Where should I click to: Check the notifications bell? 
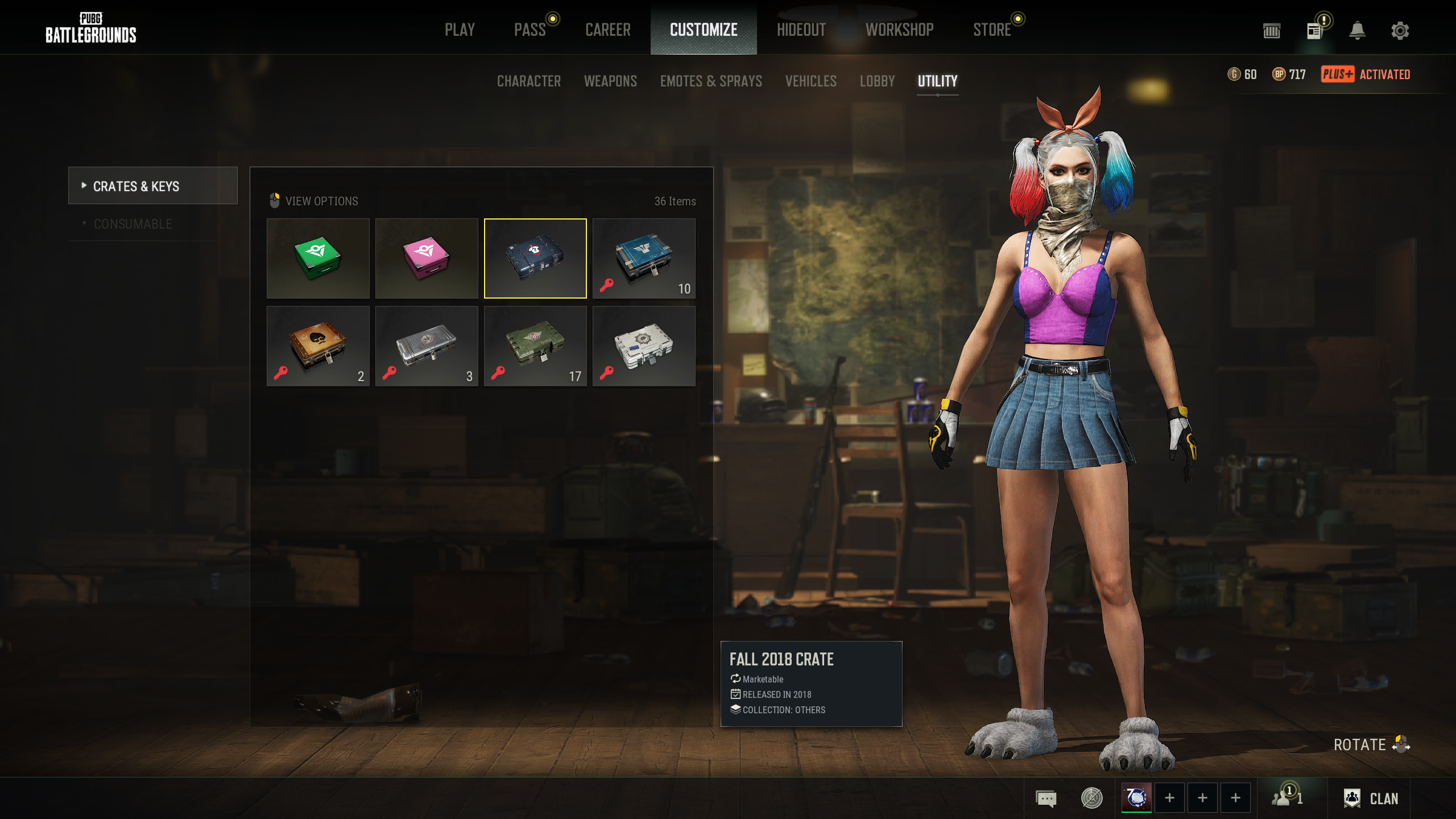1357,30
